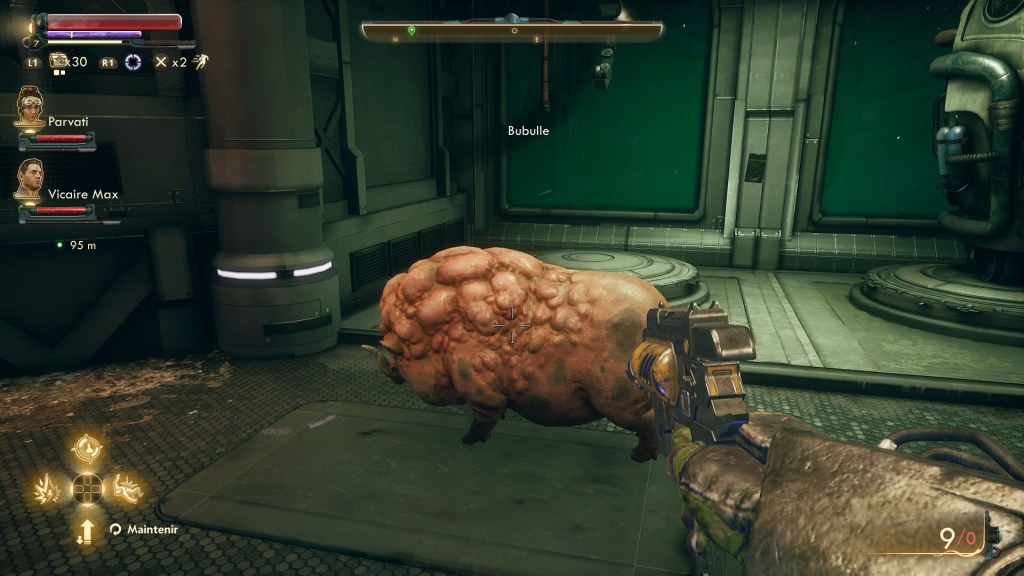Click the sprinting figure icon
This screenshot has height=576, width=1024.
coord(201,61)
